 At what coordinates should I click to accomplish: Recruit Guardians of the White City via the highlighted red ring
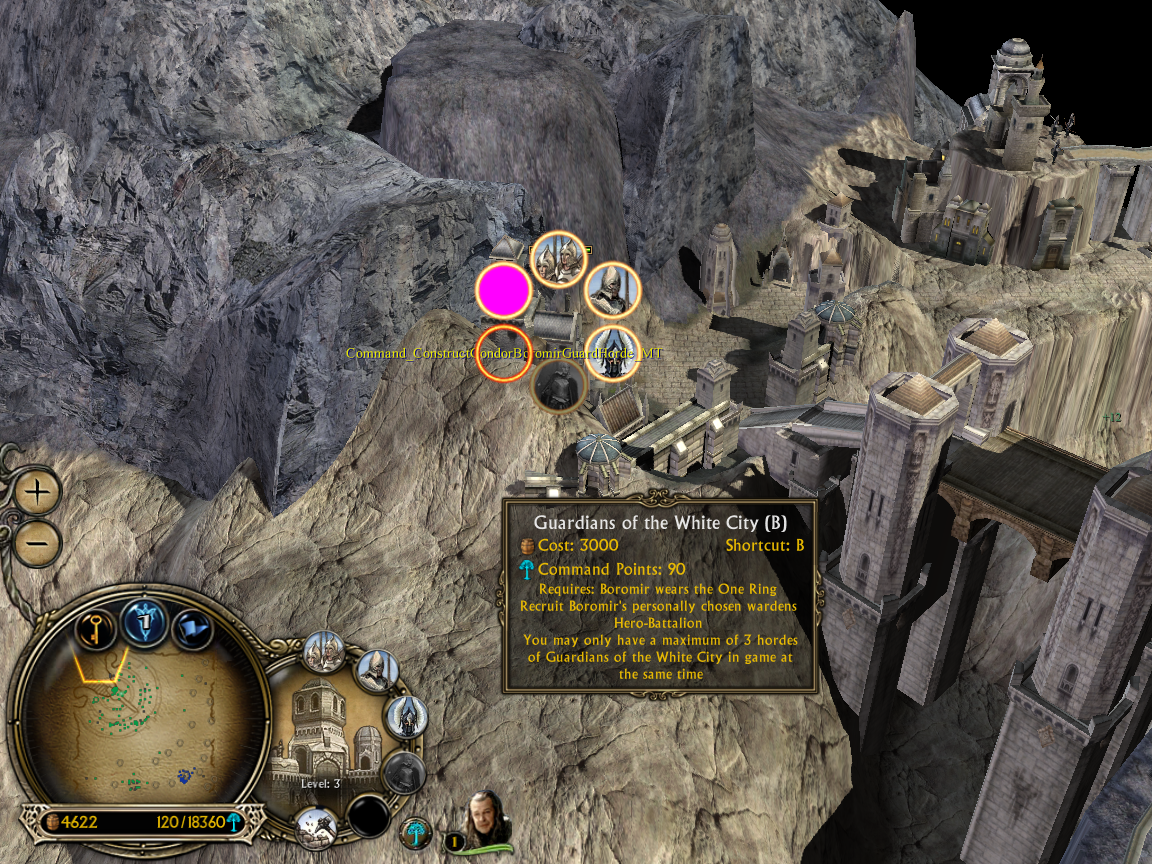click(x=502, y=354)
